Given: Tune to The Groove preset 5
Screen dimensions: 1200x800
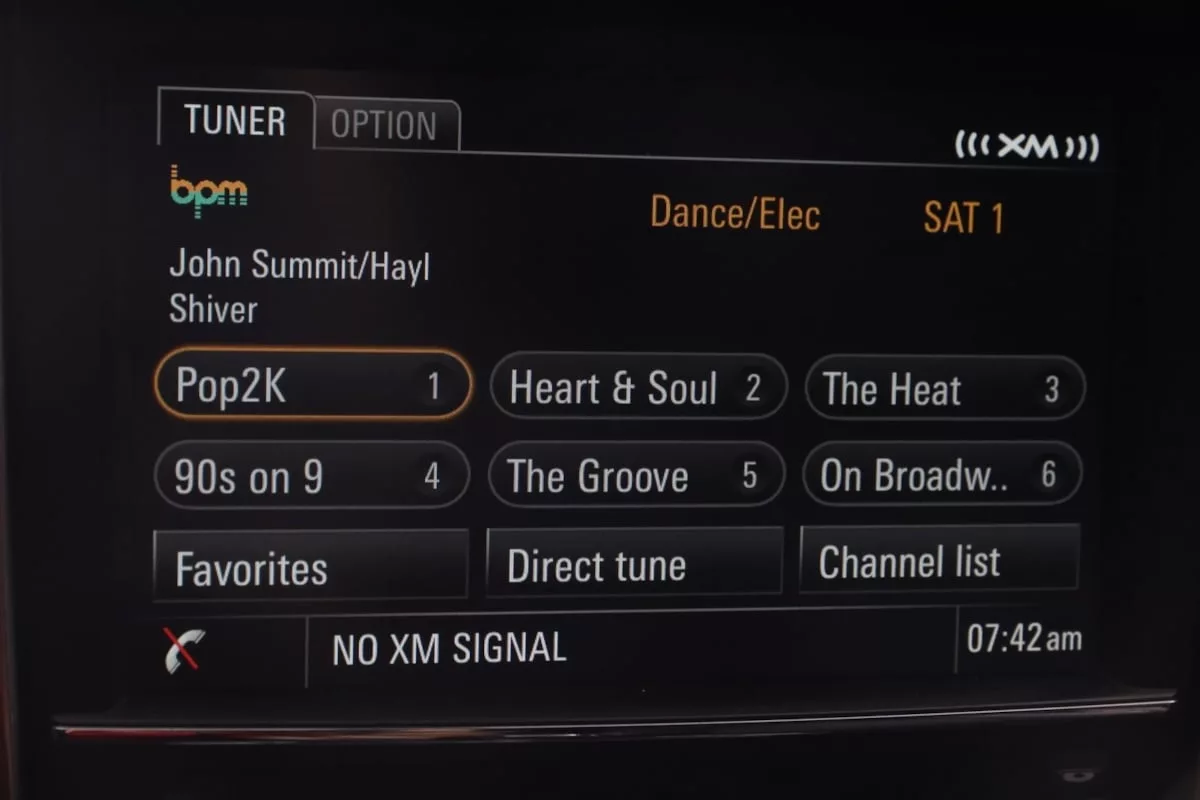Looking at the screenshot, I should tap(635, 476).
